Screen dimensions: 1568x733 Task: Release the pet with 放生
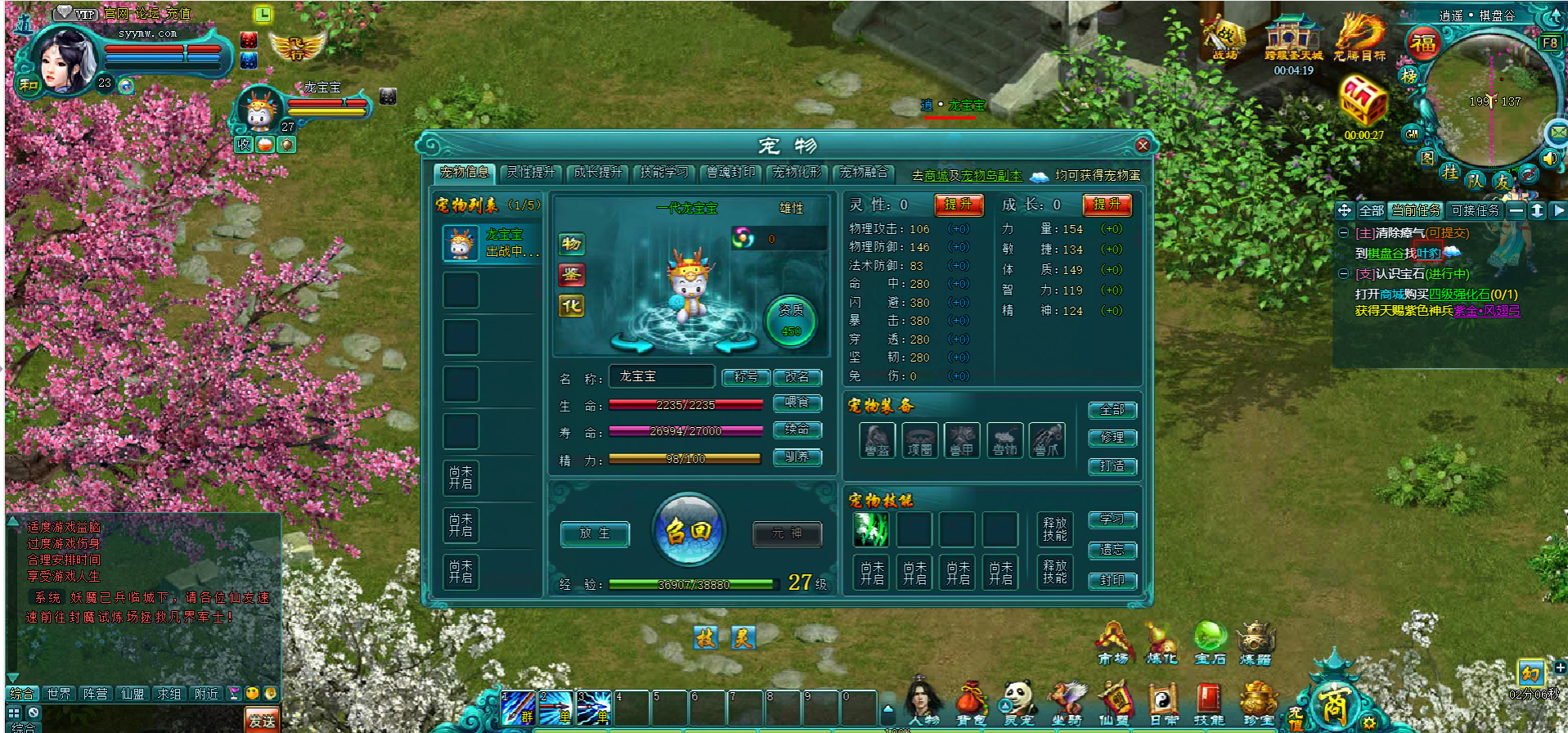595,533
